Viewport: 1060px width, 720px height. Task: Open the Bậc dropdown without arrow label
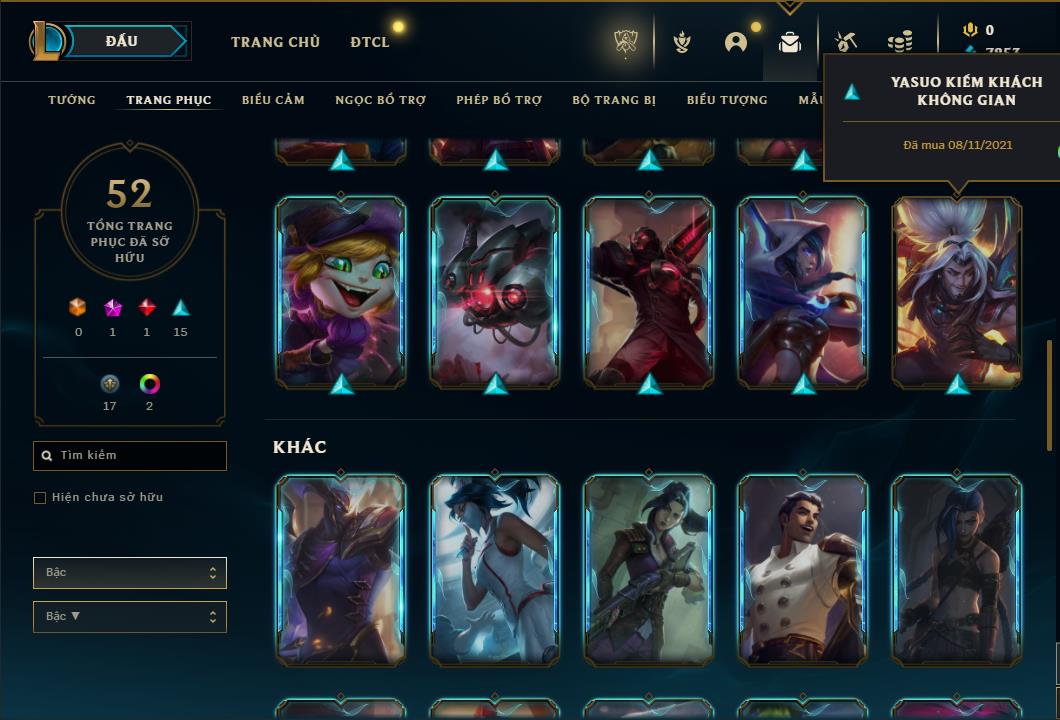[x=130, y=573]
